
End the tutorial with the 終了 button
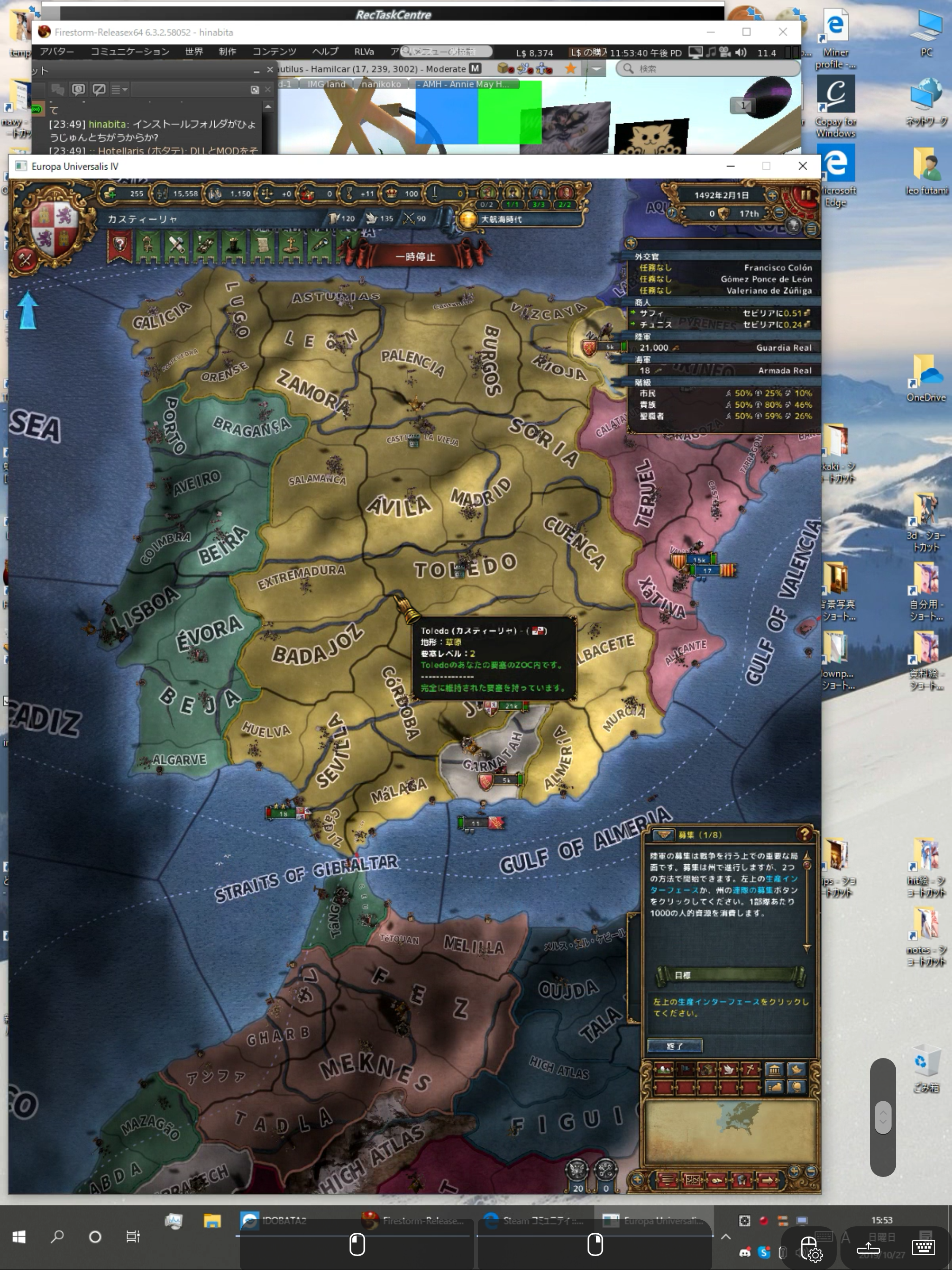coord(674,1046)
